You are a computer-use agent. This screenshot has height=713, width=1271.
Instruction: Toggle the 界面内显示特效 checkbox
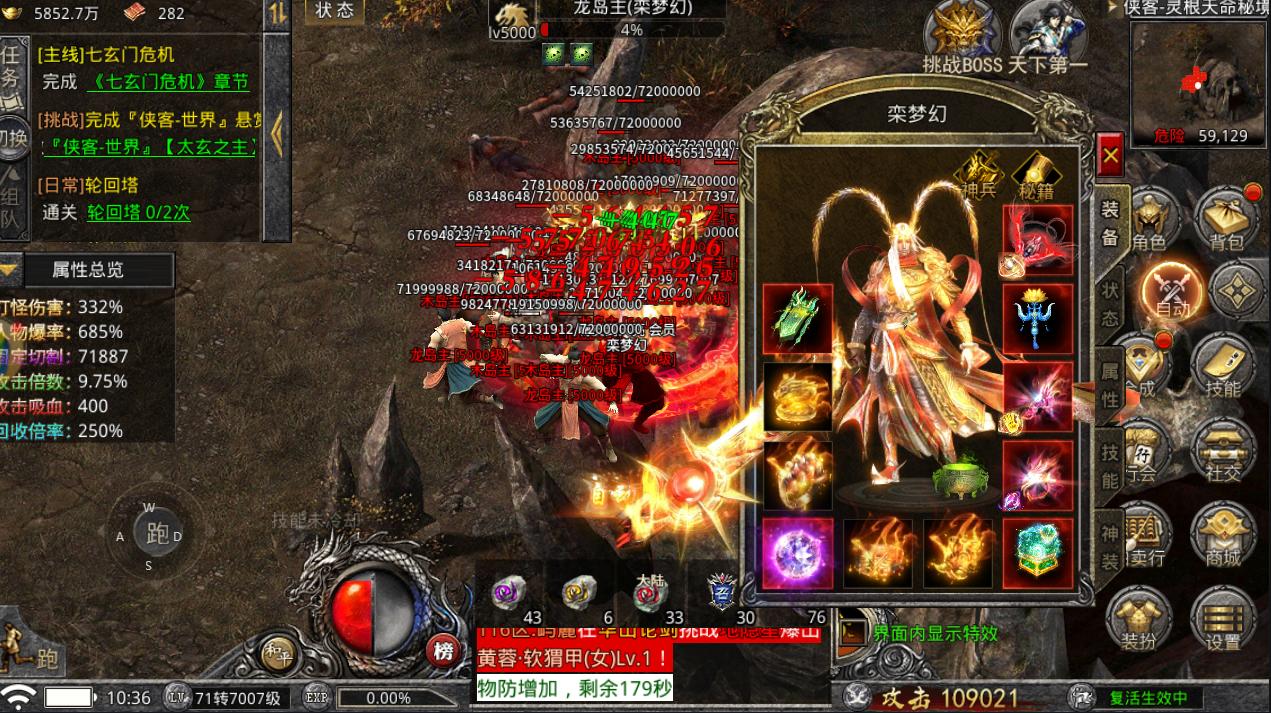click(853, 632)
